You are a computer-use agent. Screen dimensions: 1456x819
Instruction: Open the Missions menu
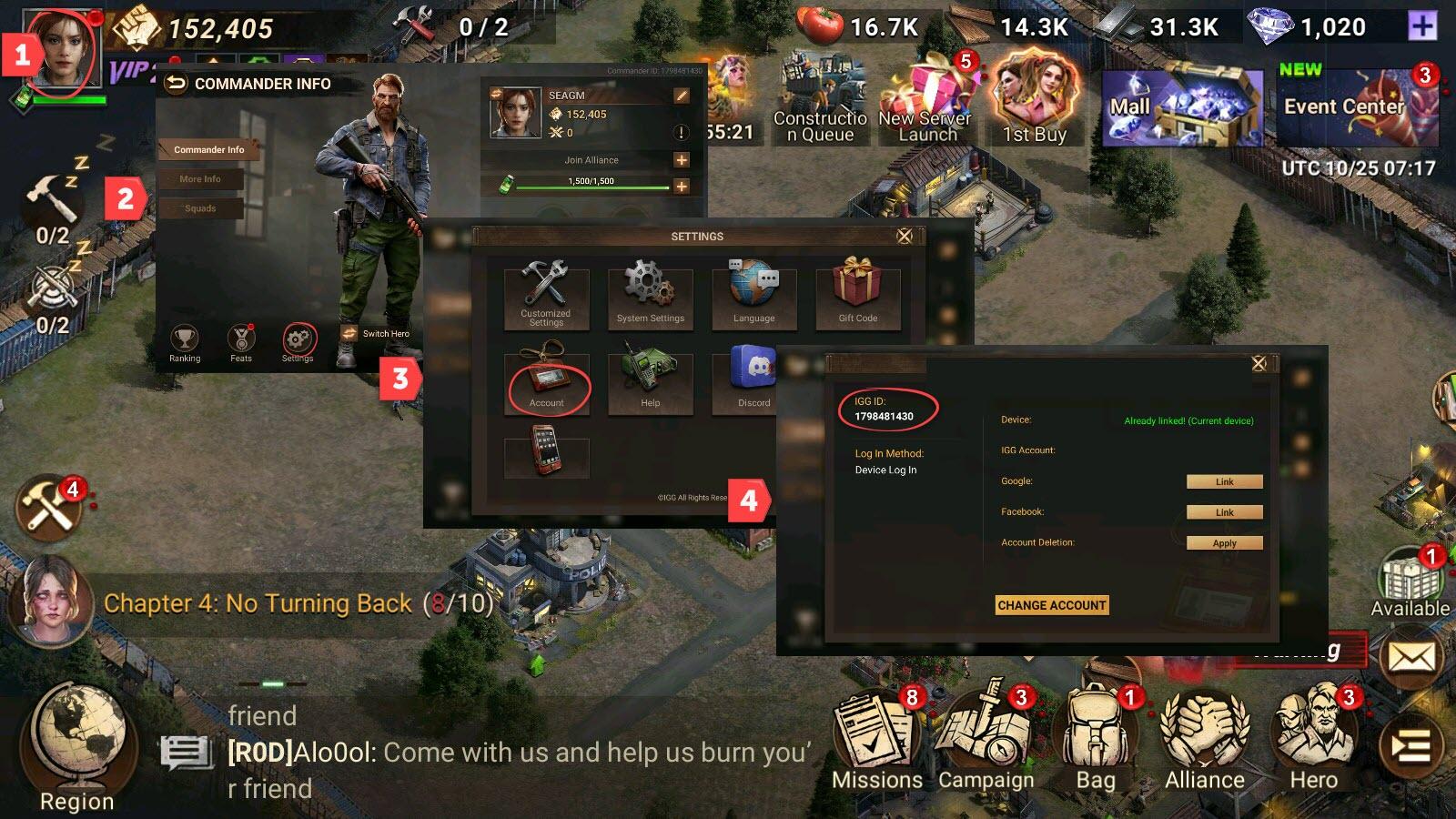click(876, 739)
